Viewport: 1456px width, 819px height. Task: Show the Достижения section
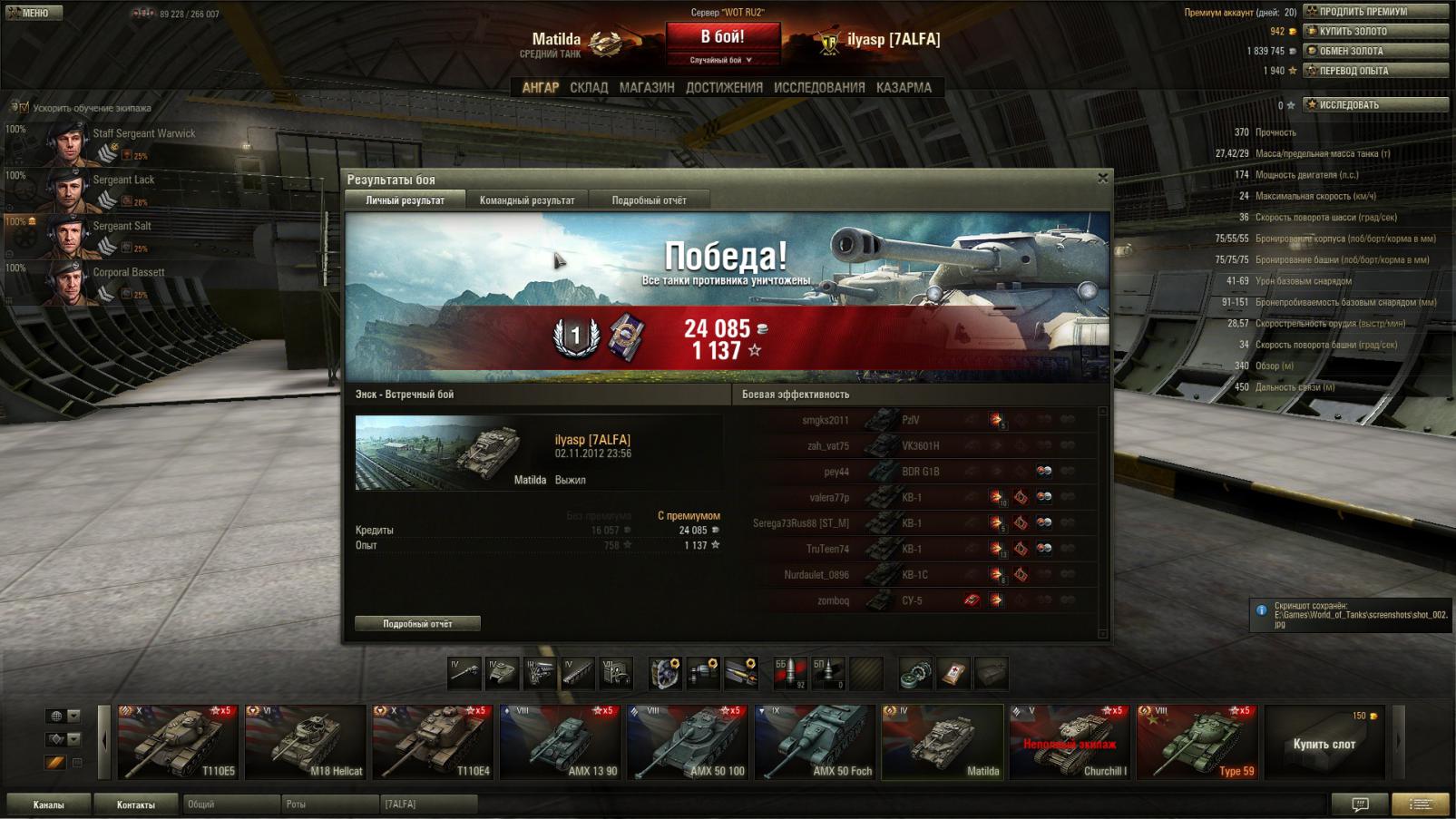tap(724, 88)
